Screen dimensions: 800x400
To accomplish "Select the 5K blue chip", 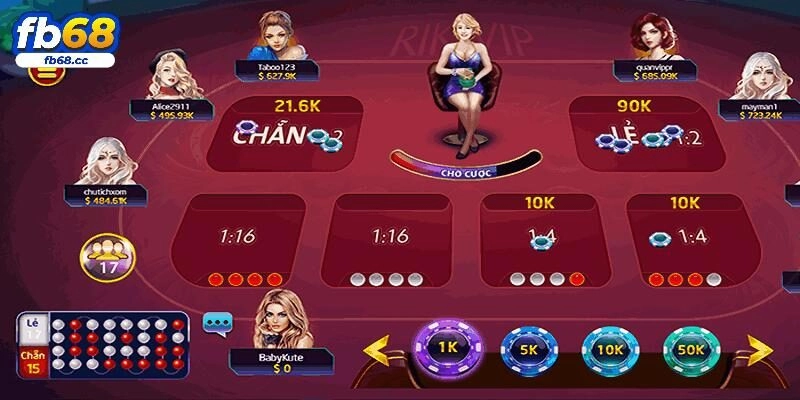I will pyautogui.click(x=527, y=351).
